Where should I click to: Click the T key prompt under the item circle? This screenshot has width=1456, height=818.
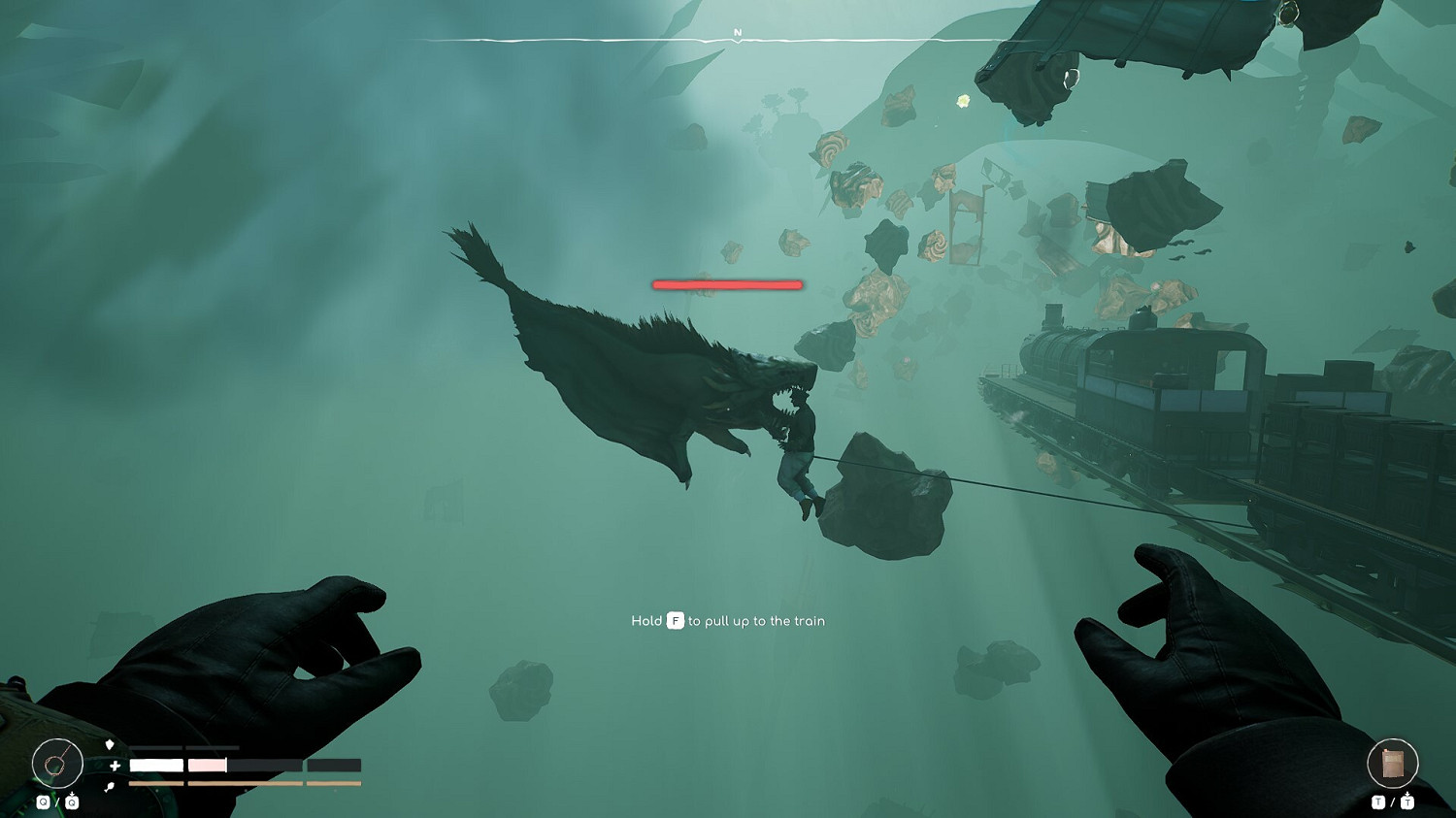coord(1378,802)
